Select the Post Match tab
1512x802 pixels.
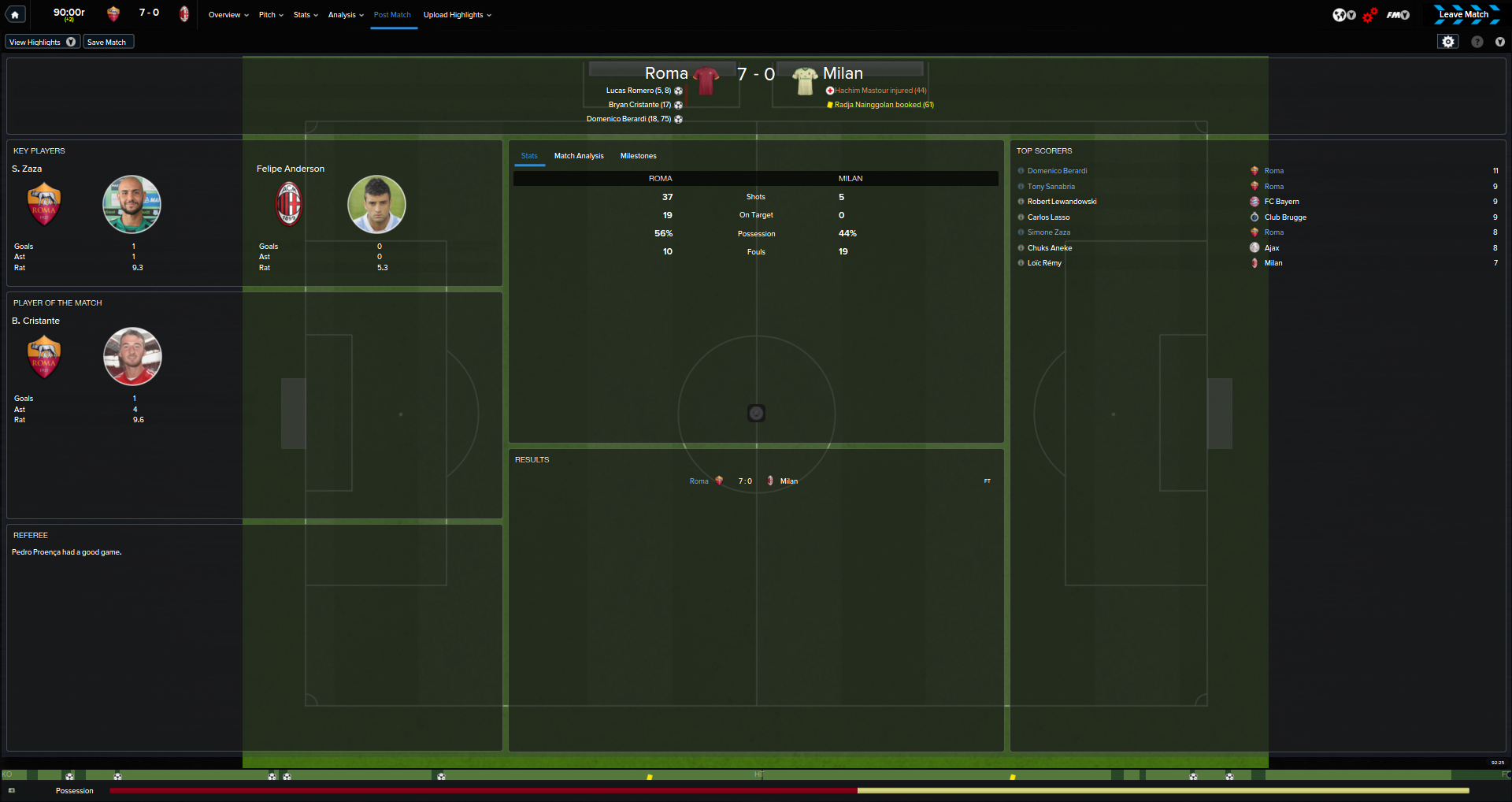[392, 15]
